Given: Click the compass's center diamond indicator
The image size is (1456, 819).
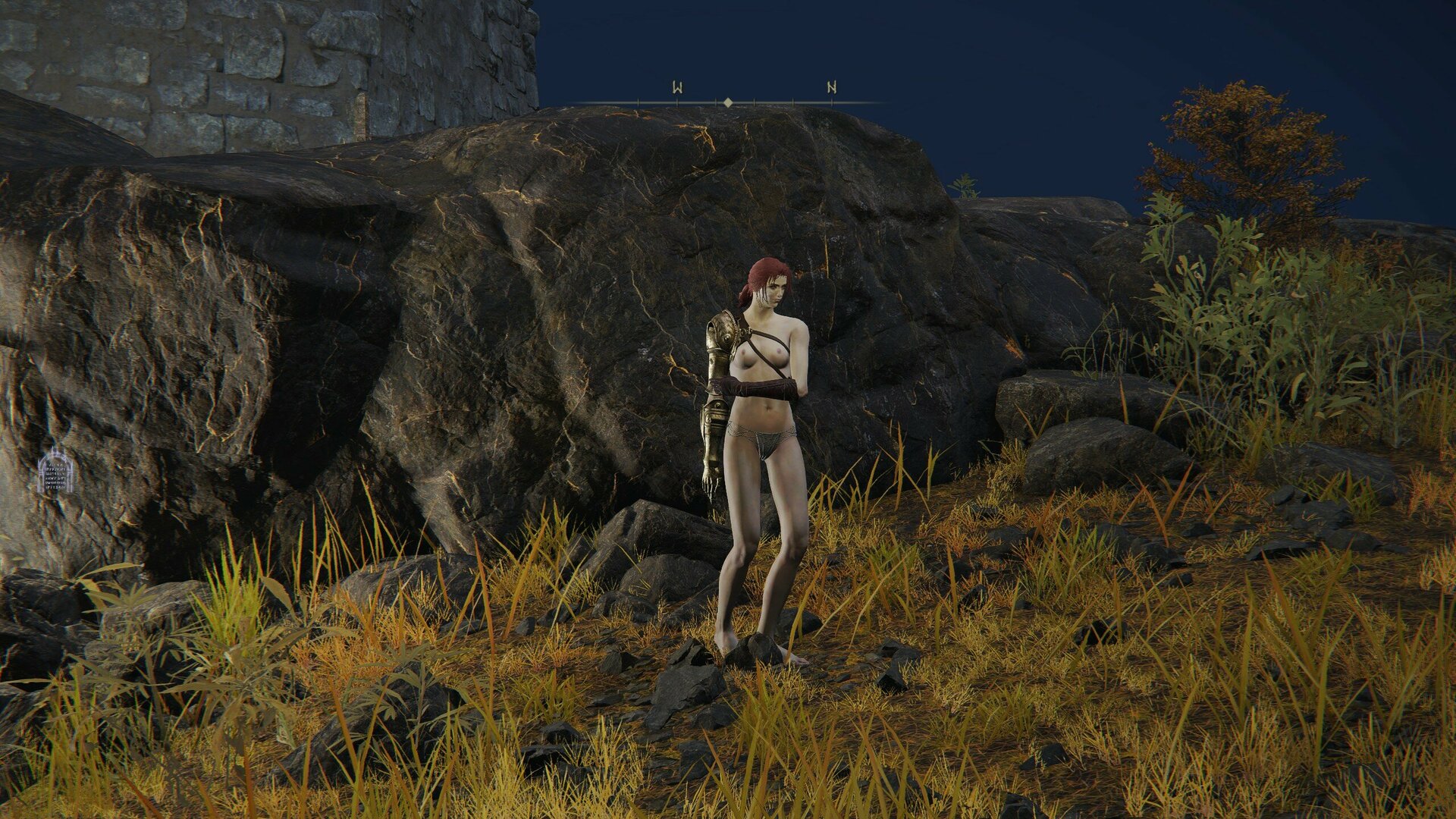Looking at the screenshot, I should pos(728,102).
